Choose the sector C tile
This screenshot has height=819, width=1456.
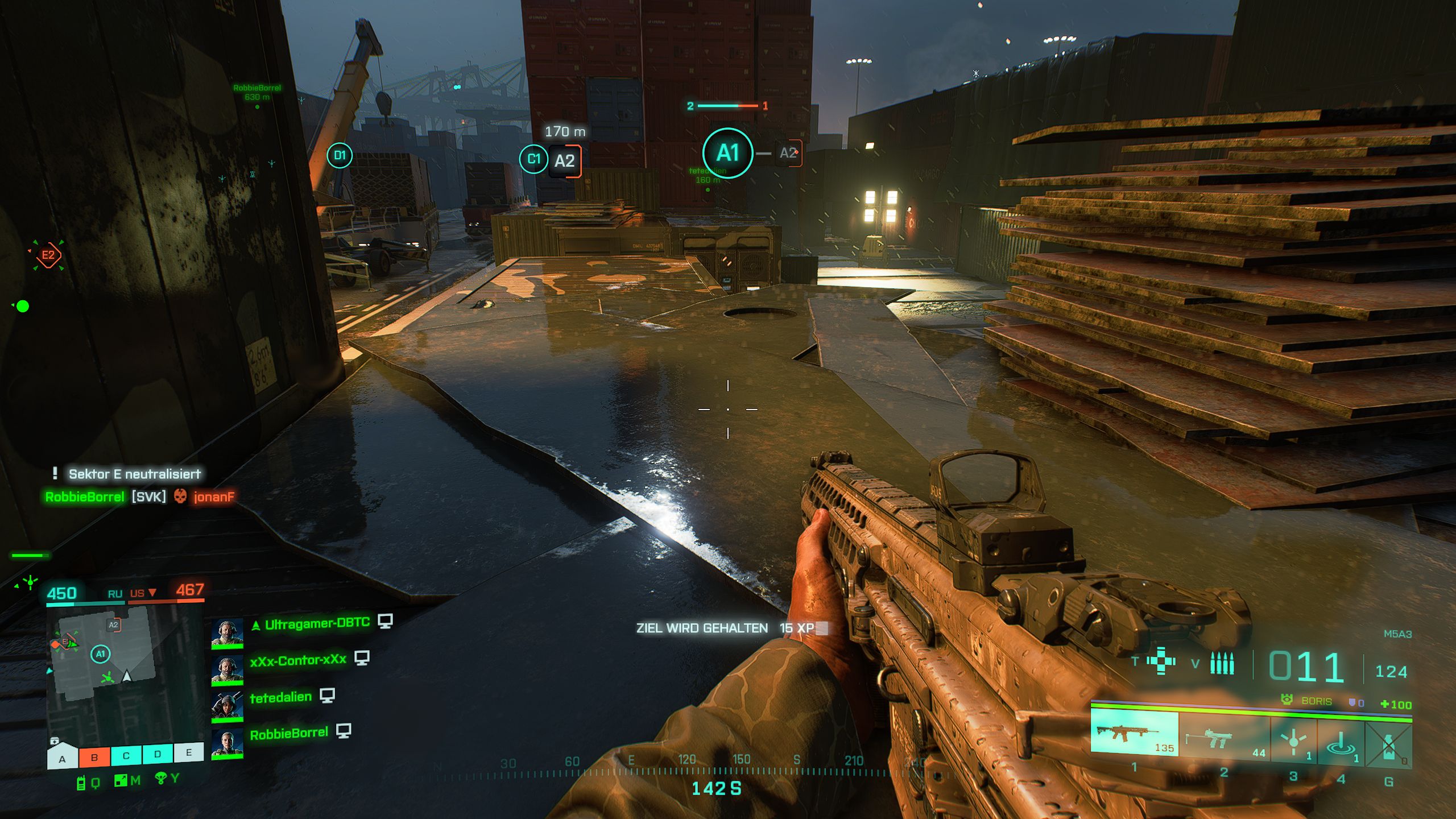pyautogui.click(x=126, y=756)
